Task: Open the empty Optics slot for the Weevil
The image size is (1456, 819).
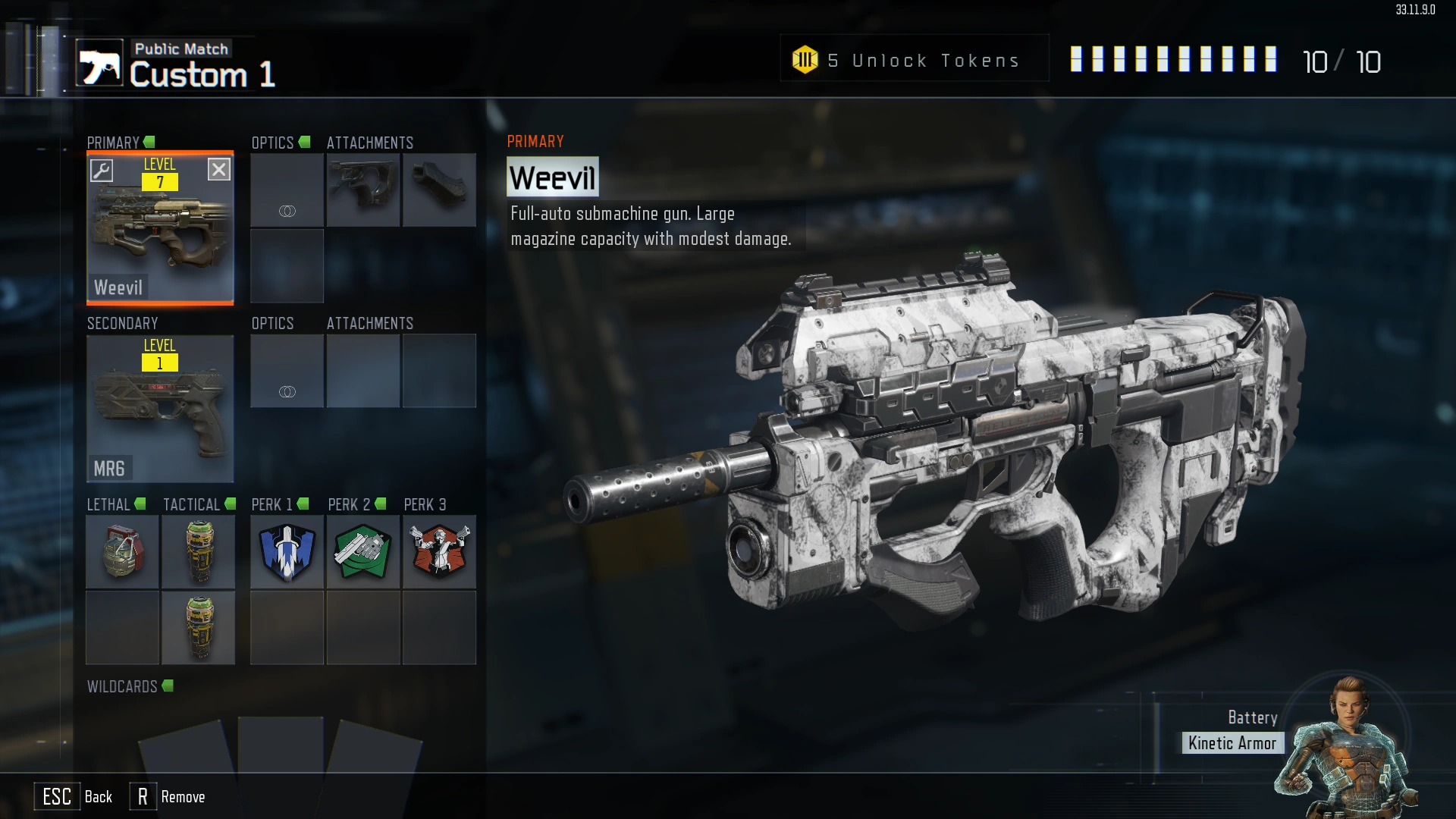Action: pyautogui.click(x=287, y=190)
